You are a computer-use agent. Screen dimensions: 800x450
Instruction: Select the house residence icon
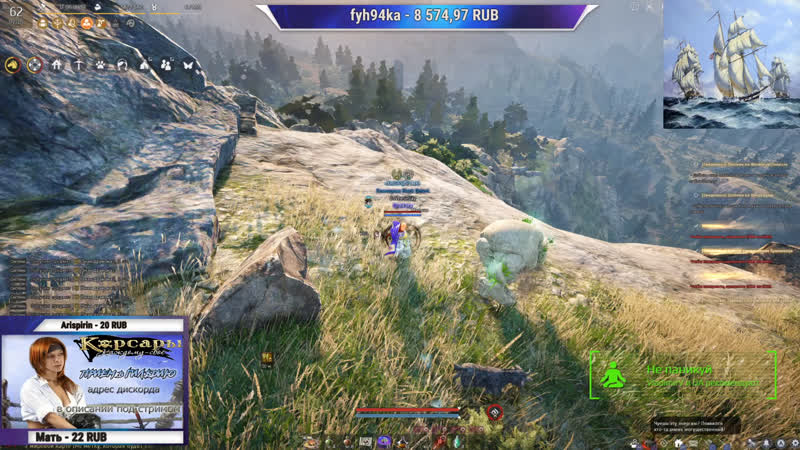coord(58,65)
